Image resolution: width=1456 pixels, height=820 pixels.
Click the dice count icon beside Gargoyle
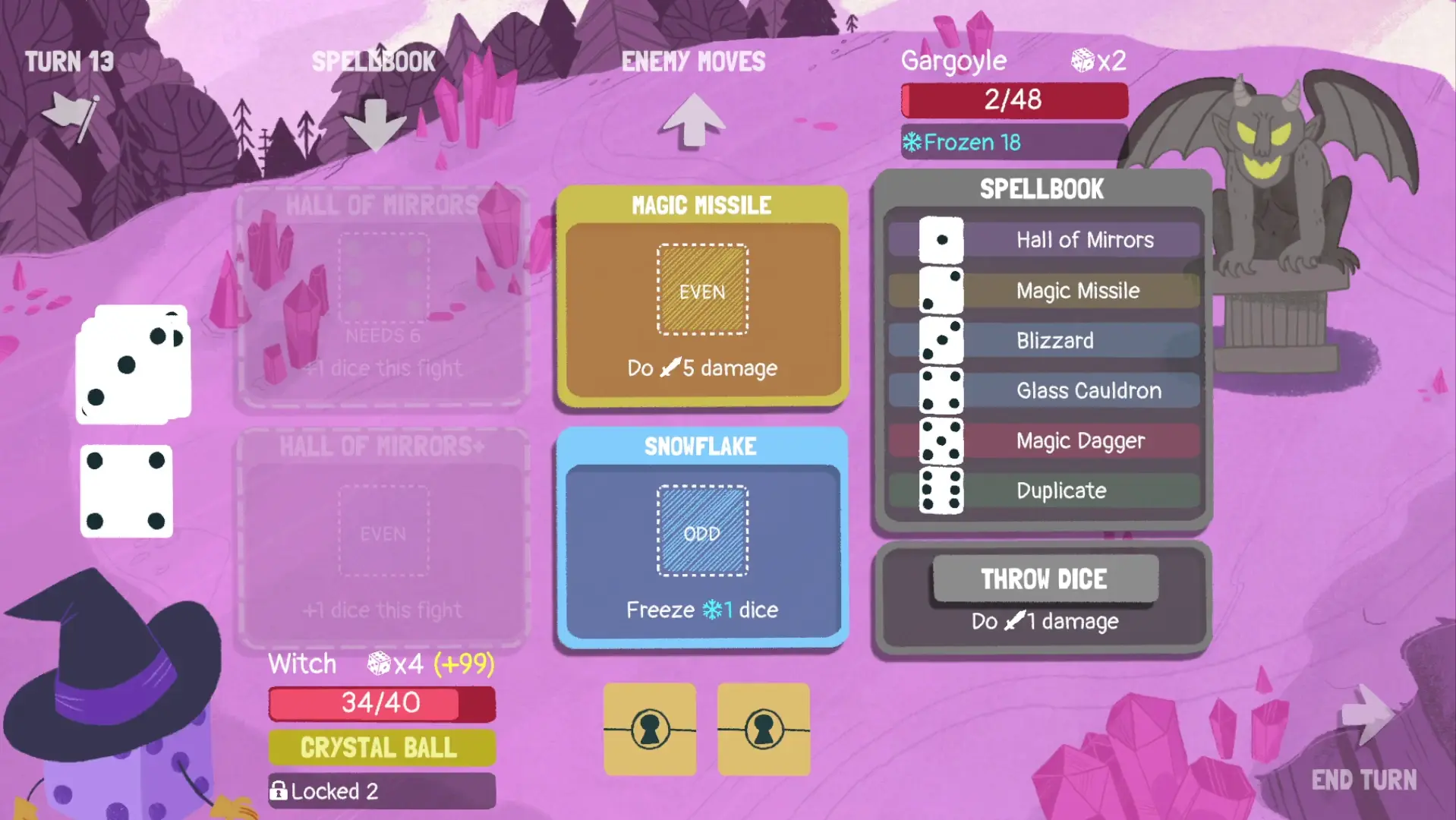click(x=1081, y=61)
